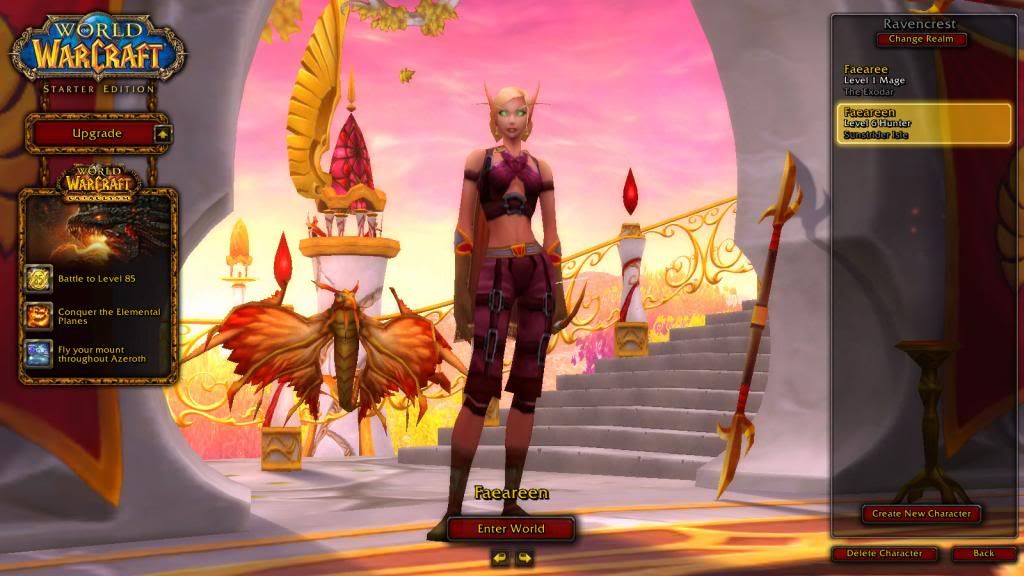Rotate character with the right arrow
Screen dimensions: 1024x576
coord(524,558)
